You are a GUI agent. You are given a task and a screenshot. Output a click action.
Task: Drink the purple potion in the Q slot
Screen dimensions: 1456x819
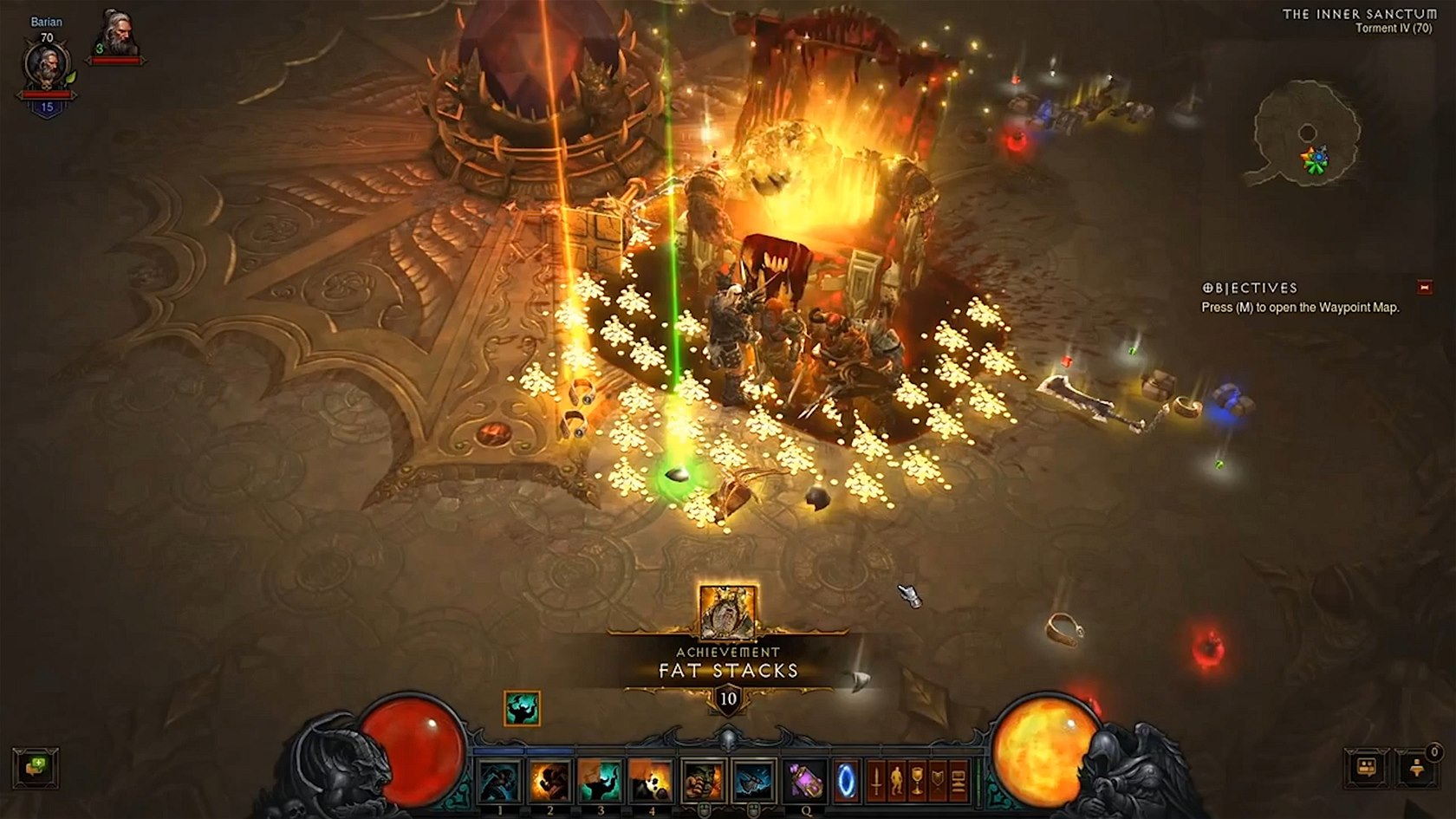(806, 781)
